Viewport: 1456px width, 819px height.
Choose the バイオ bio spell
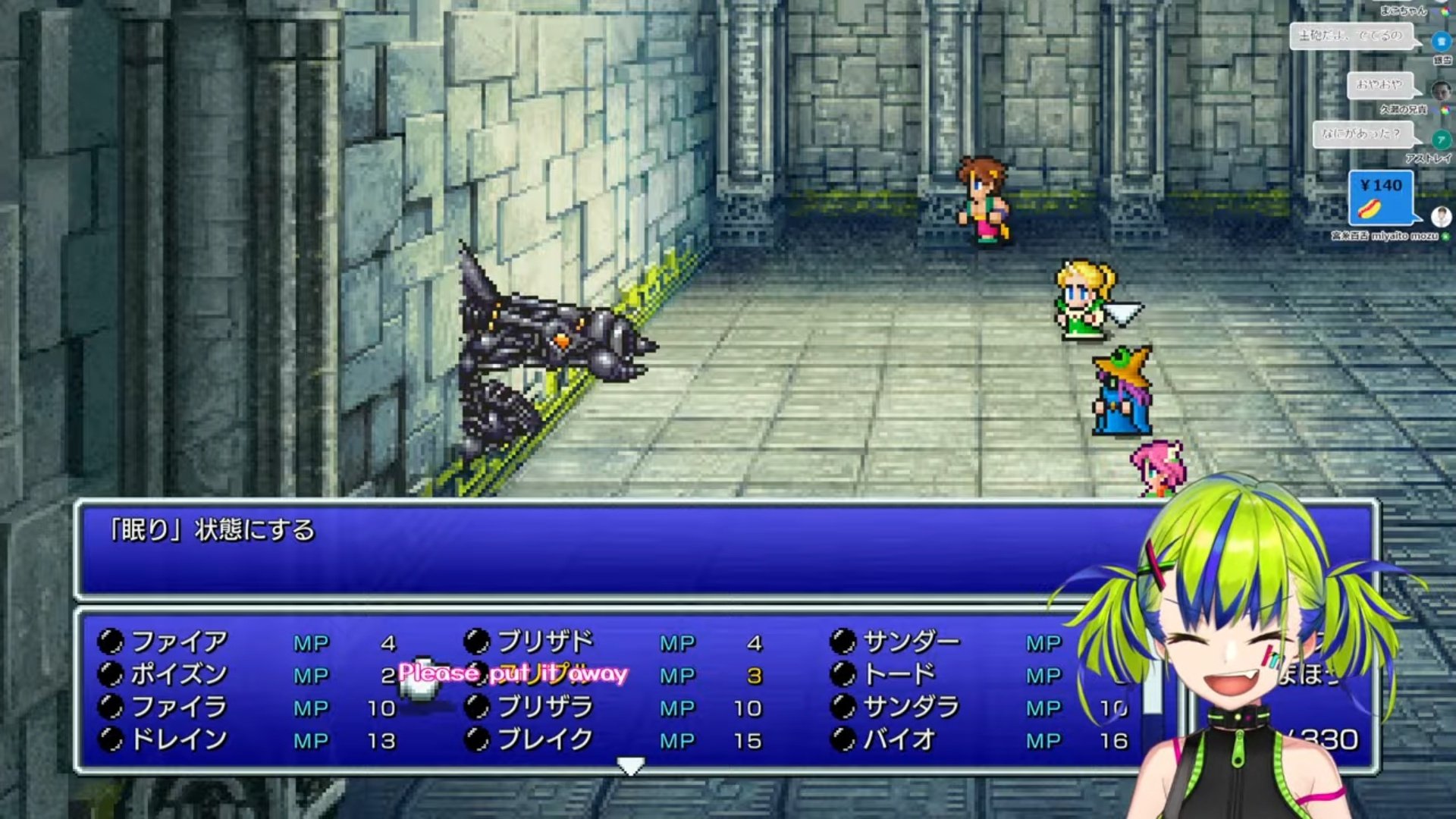899,739
